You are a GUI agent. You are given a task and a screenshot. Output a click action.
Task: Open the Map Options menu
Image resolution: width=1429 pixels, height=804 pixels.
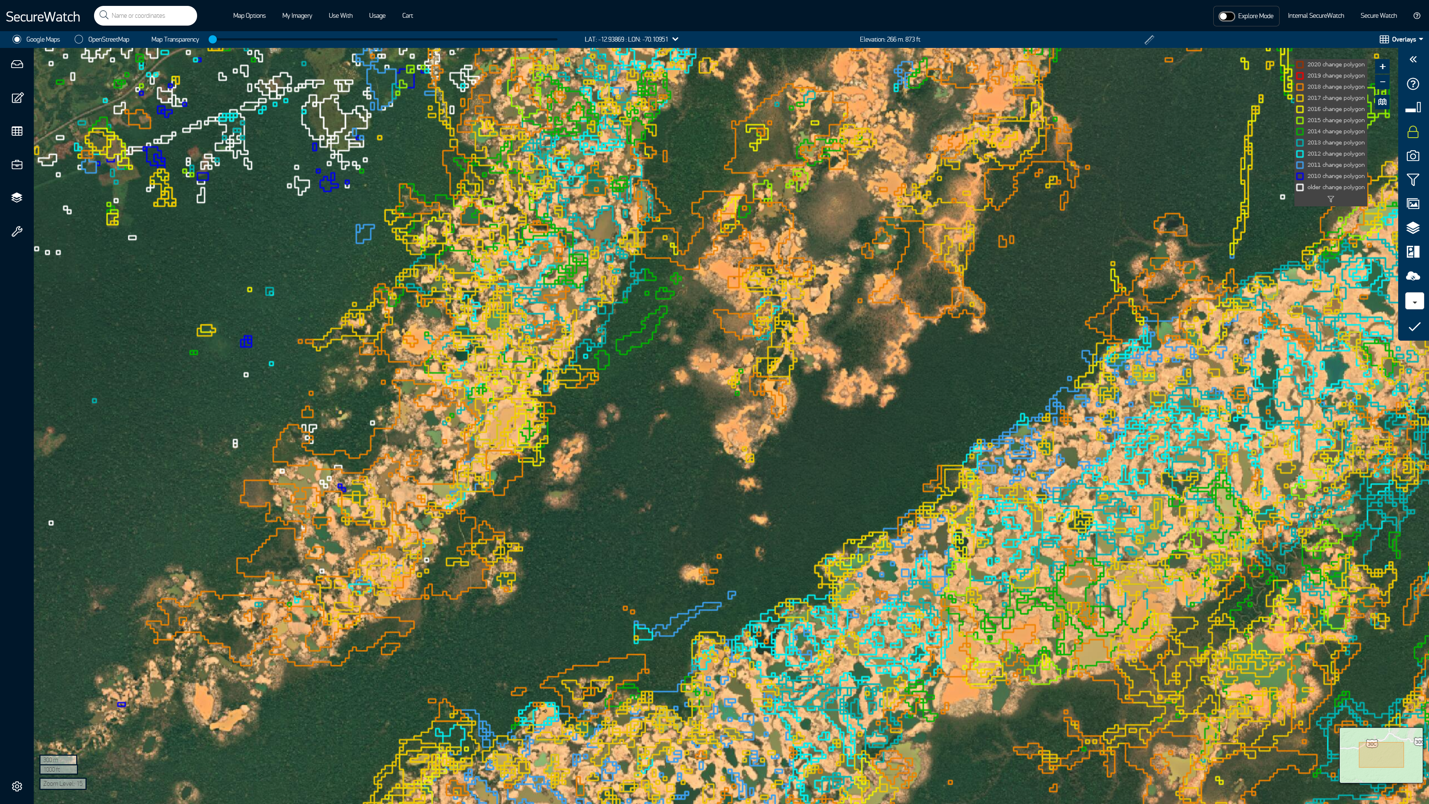coord(249,16)
